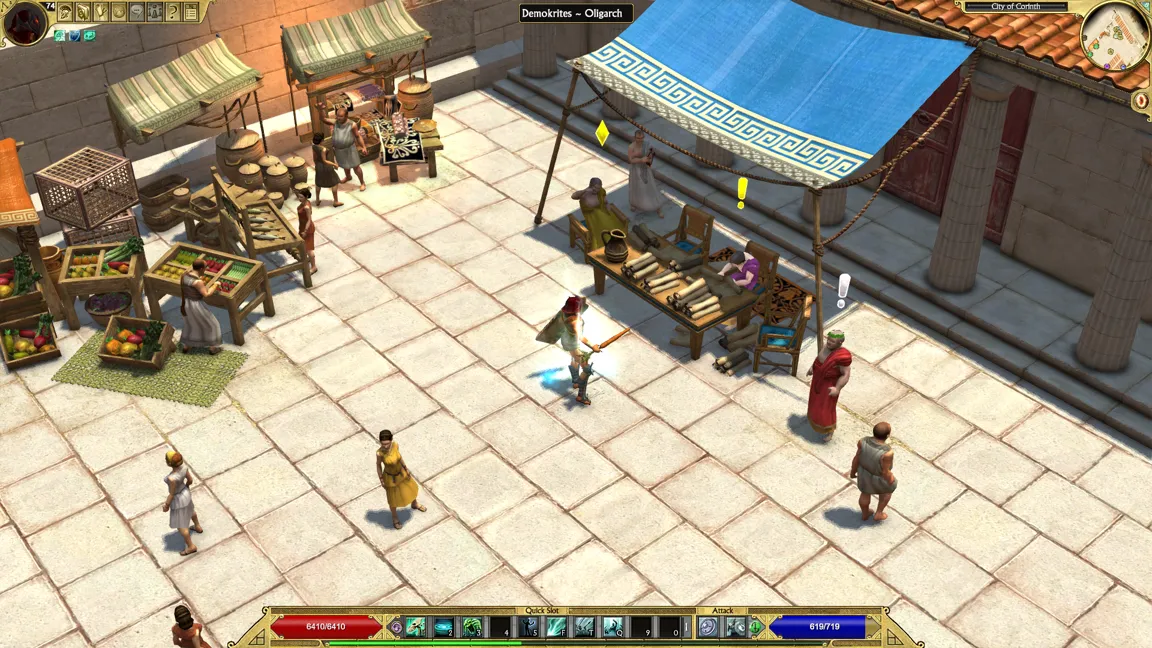Select the blue heart buff icon

point(75,36)
